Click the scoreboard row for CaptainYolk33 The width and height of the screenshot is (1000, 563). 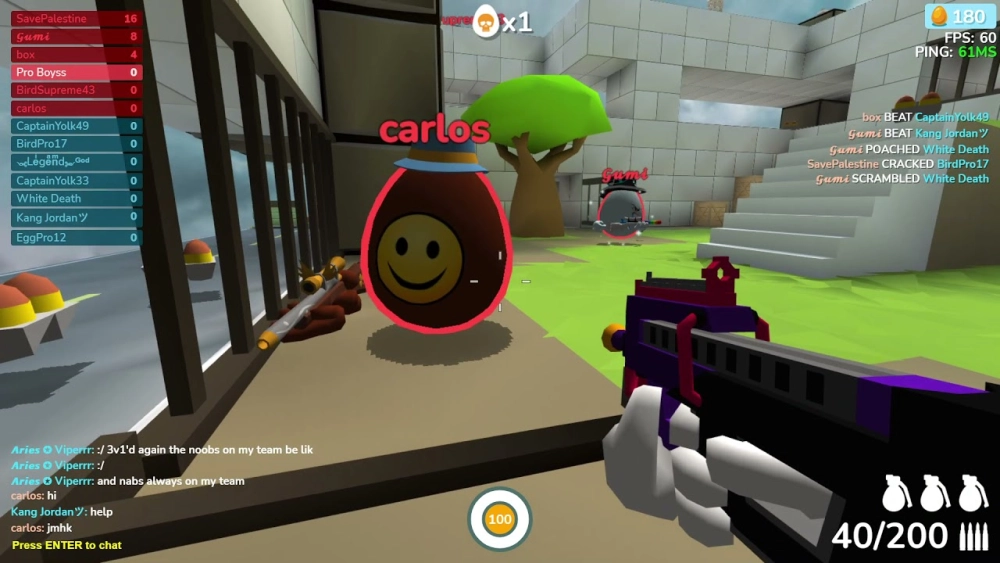(x=76, y=181)
